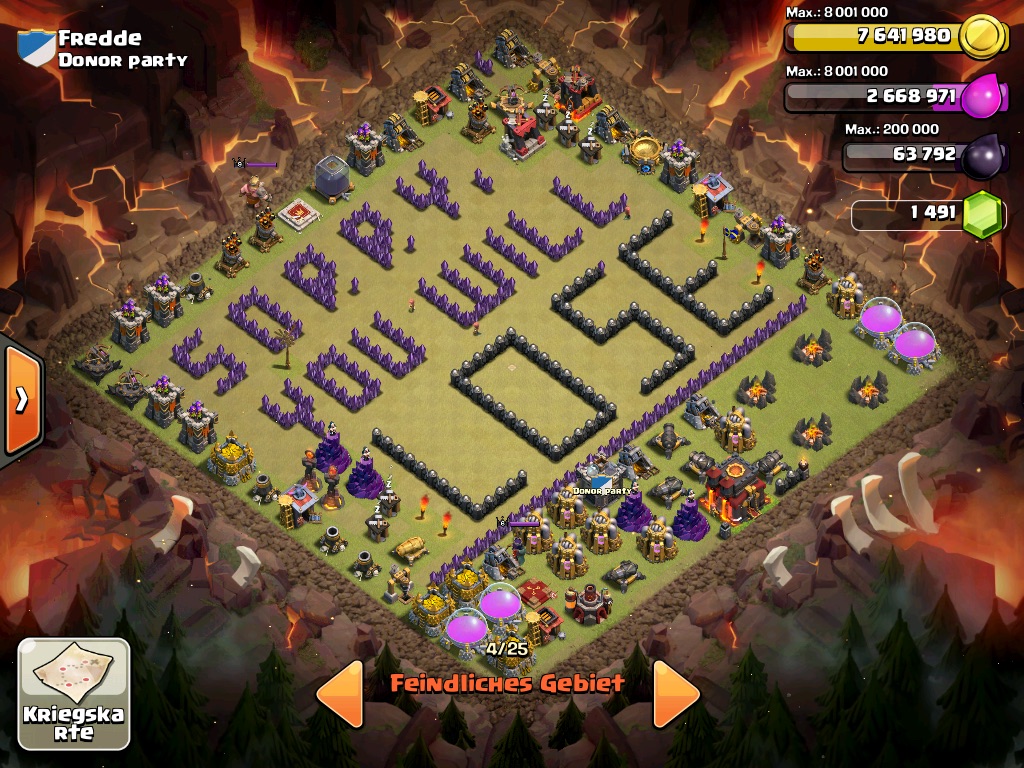1024x768 pixels.
Task: Tap the Donor party clan shield badge
Action: [x=36, y=48]
